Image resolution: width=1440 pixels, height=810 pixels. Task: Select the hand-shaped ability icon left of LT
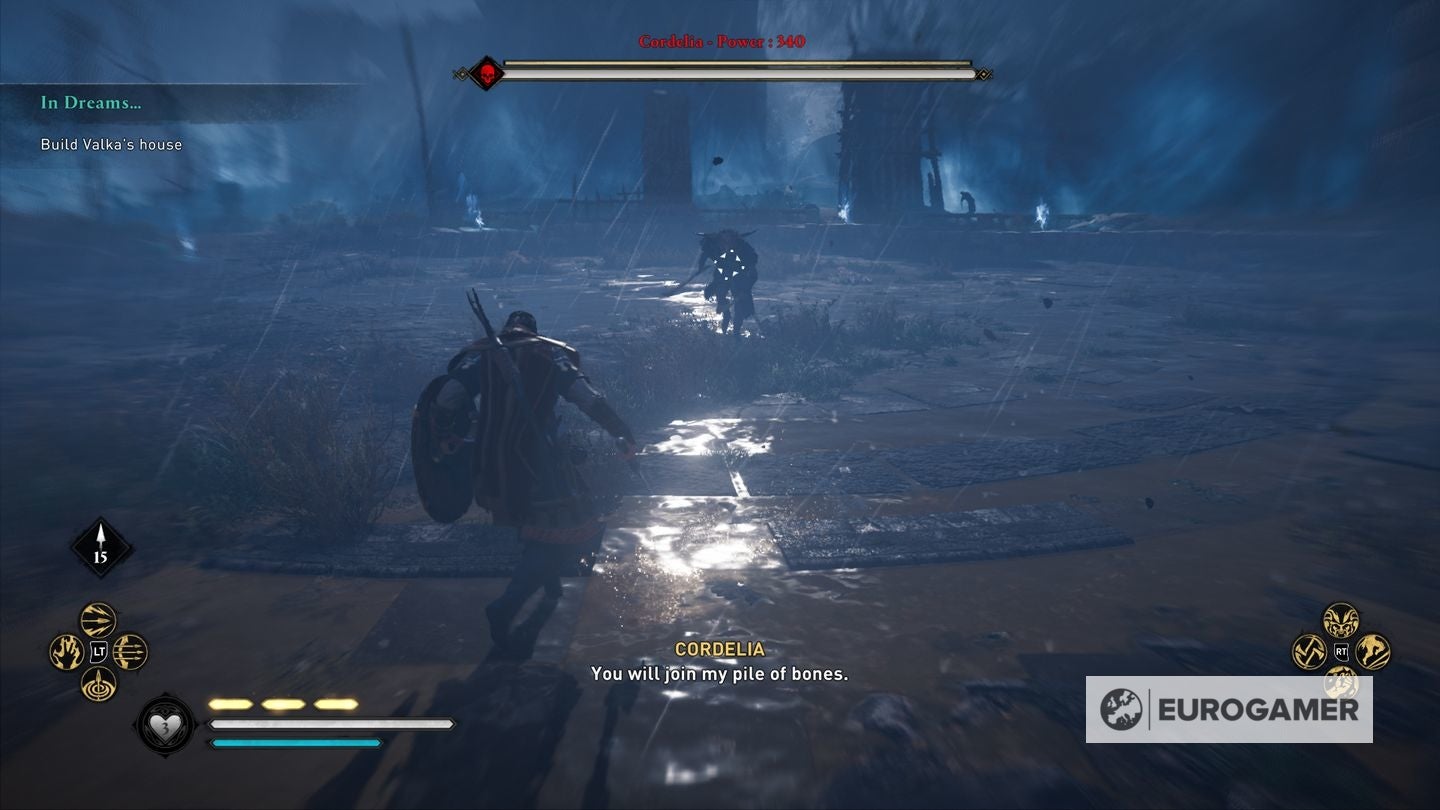[65, 651]
